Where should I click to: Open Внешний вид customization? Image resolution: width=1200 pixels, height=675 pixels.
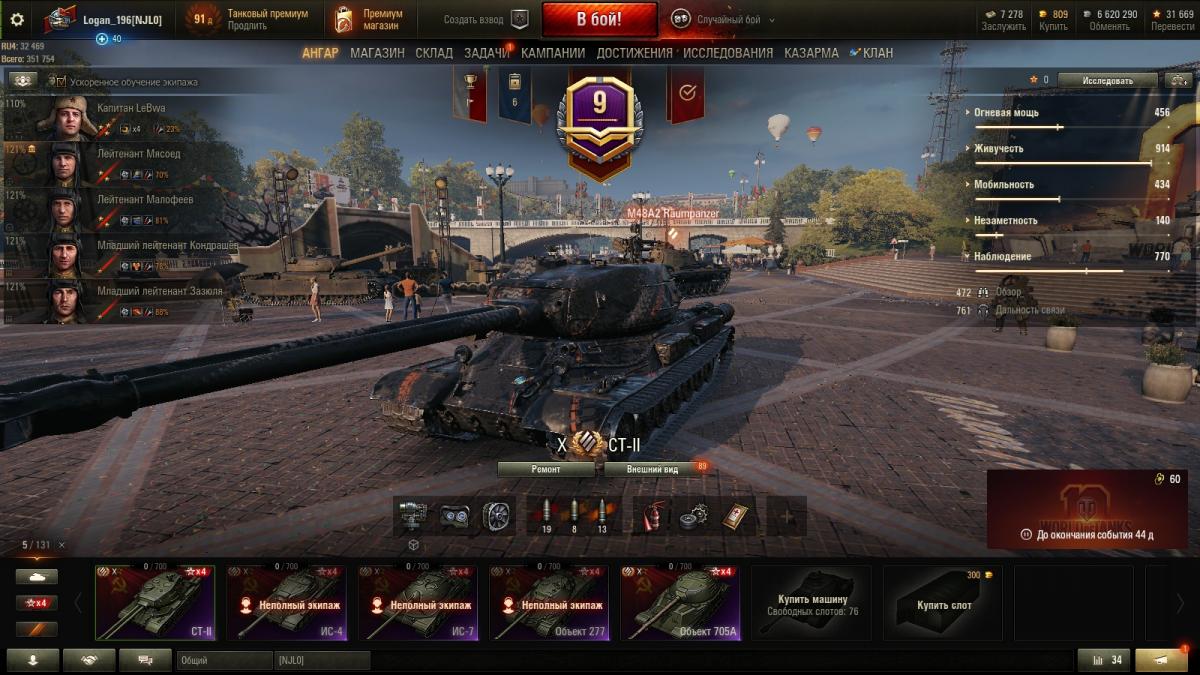tap(652, 468)
